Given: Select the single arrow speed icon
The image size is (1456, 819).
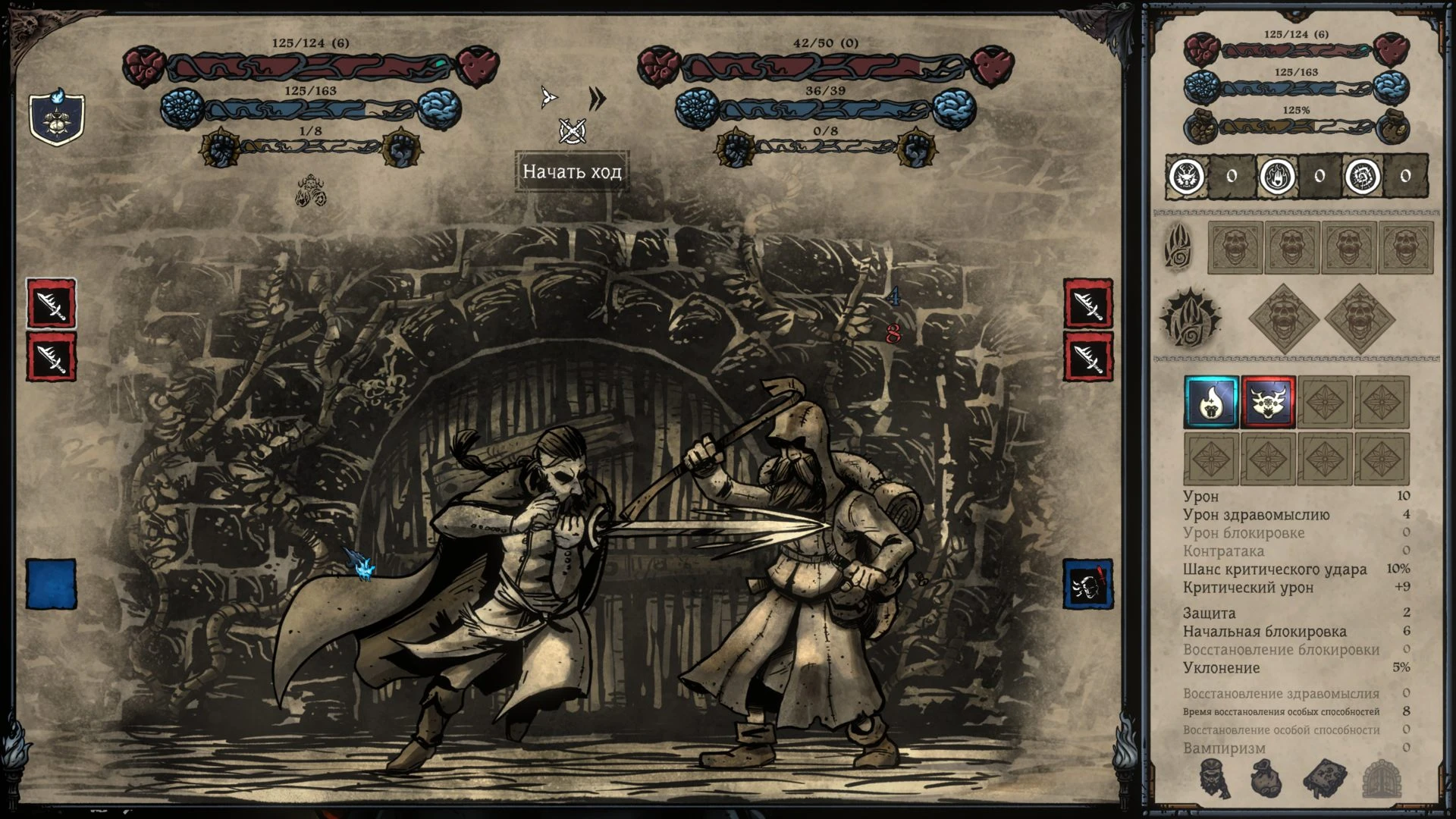Looking at the screenshot, I should click(548, 97).
